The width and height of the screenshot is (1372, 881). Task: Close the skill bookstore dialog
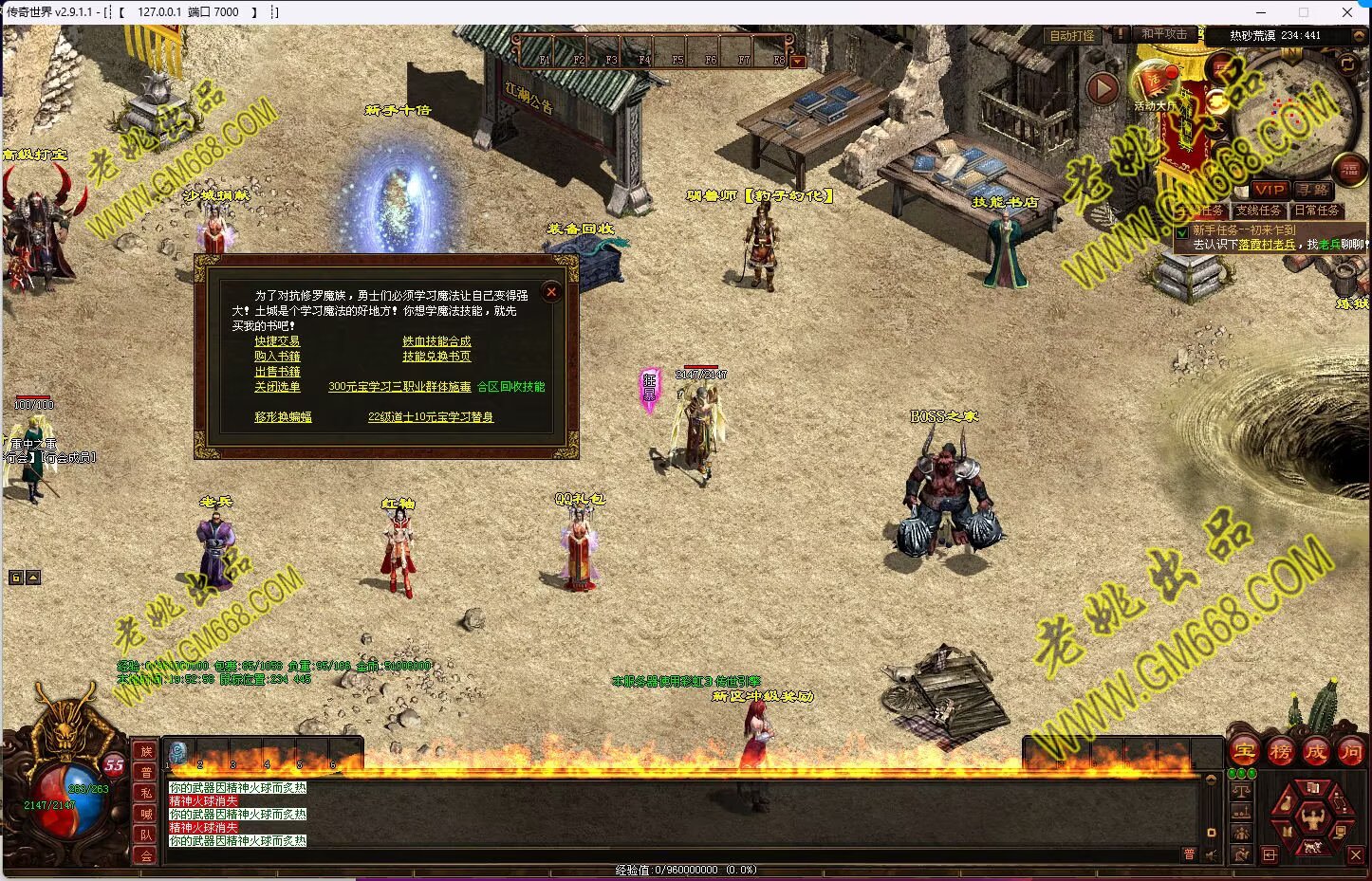tap(551, 292)
